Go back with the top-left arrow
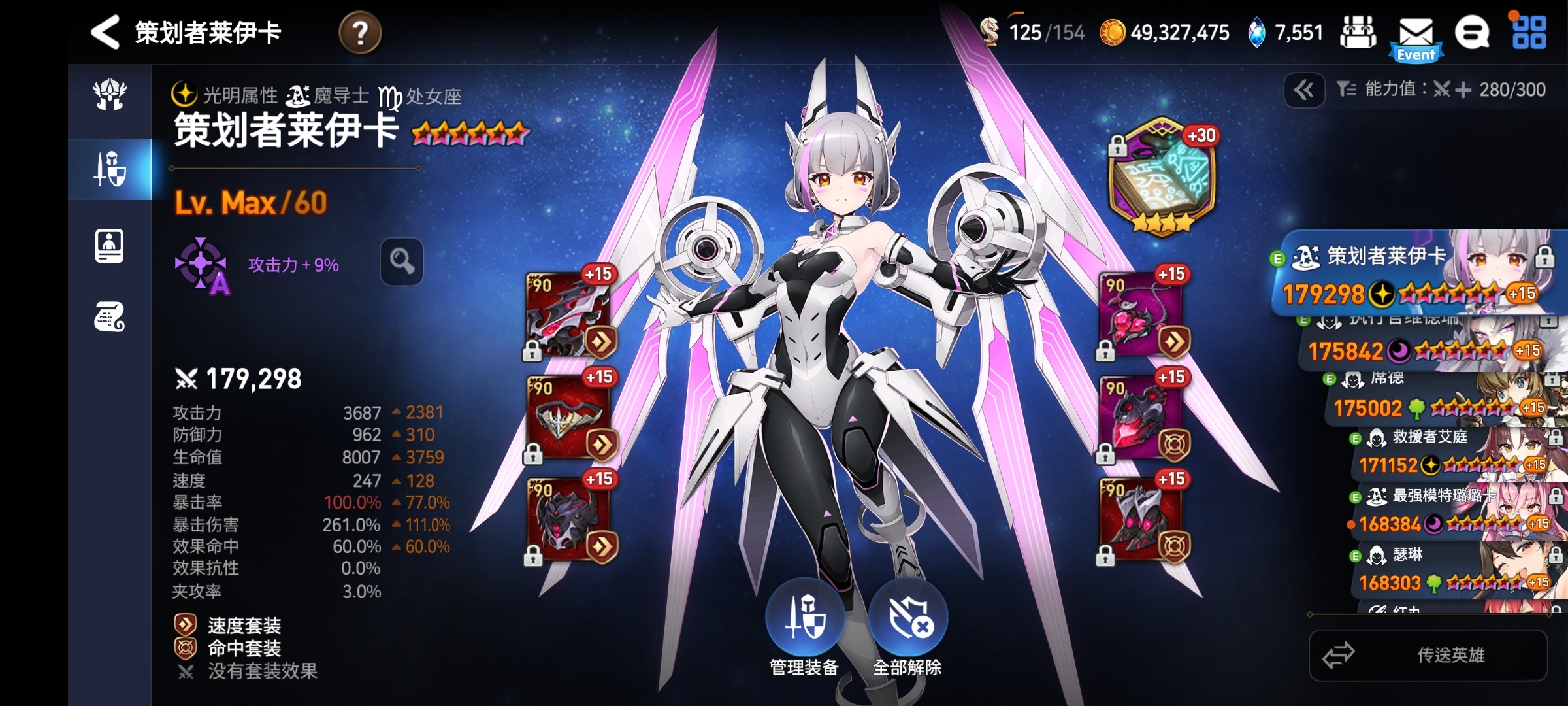 (105, 32)
